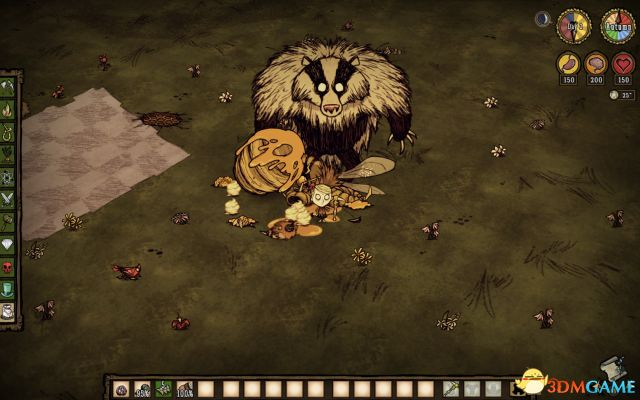Open the Magic tab with red skull icon
This screenshot has height=400, width=640.
[x=10, y=264]
